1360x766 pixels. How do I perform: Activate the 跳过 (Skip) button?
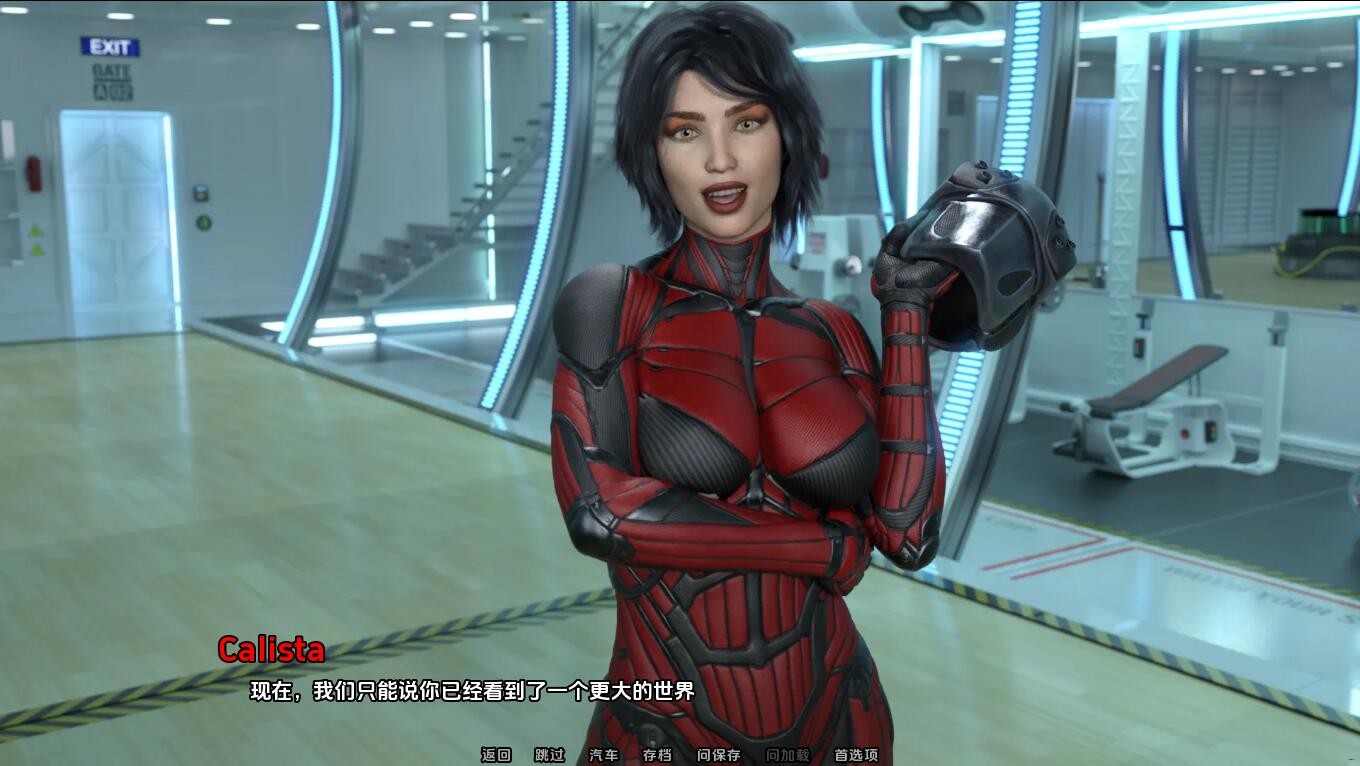[x=550, y=755]
